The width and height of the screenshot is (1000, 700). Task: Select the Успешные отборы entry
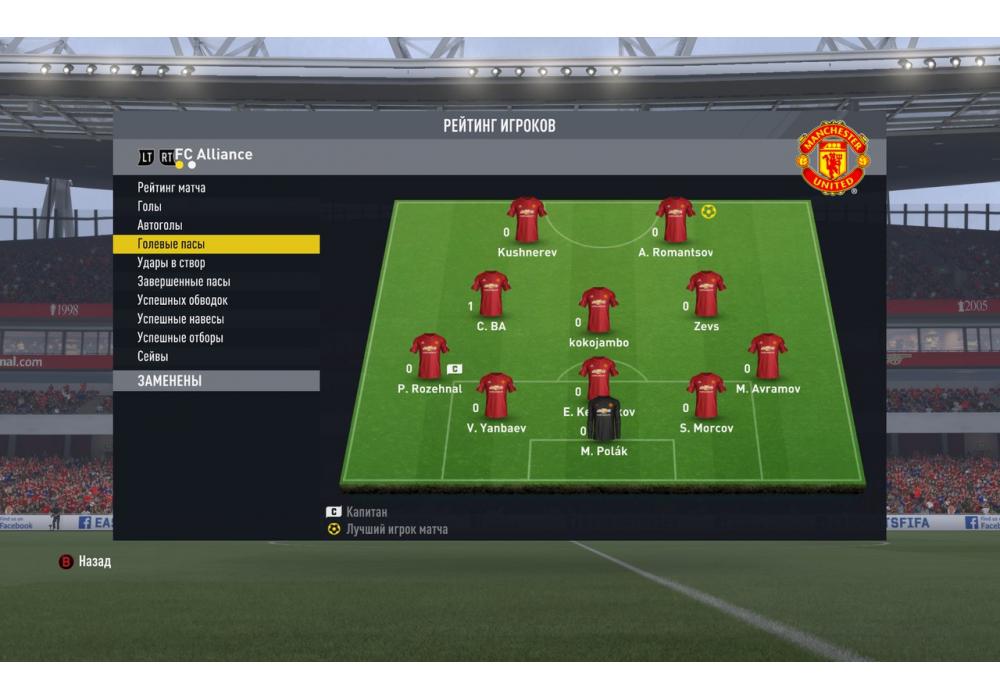[x=180, y=338]
